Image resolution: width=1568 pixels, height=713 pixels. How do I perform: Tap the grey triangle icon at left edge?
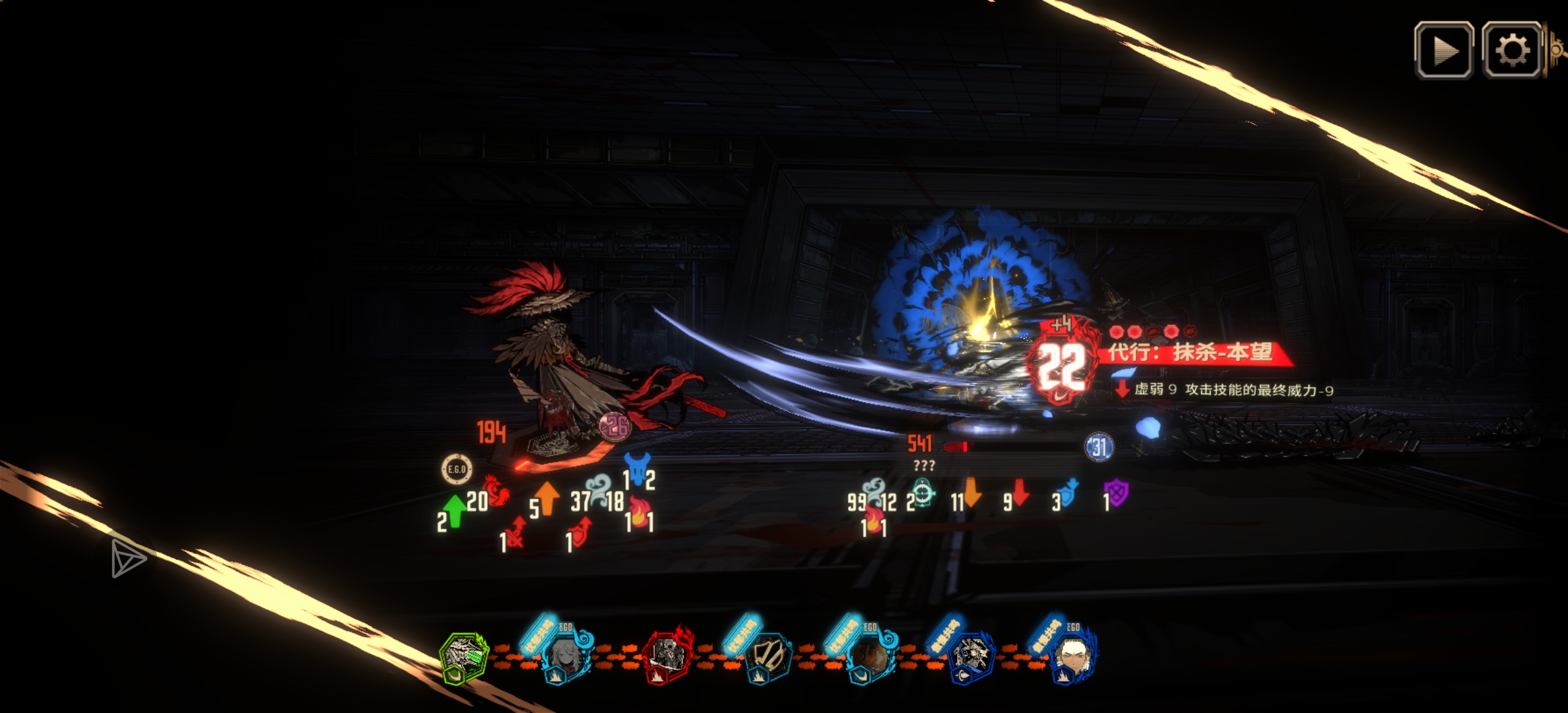point(127,559)
